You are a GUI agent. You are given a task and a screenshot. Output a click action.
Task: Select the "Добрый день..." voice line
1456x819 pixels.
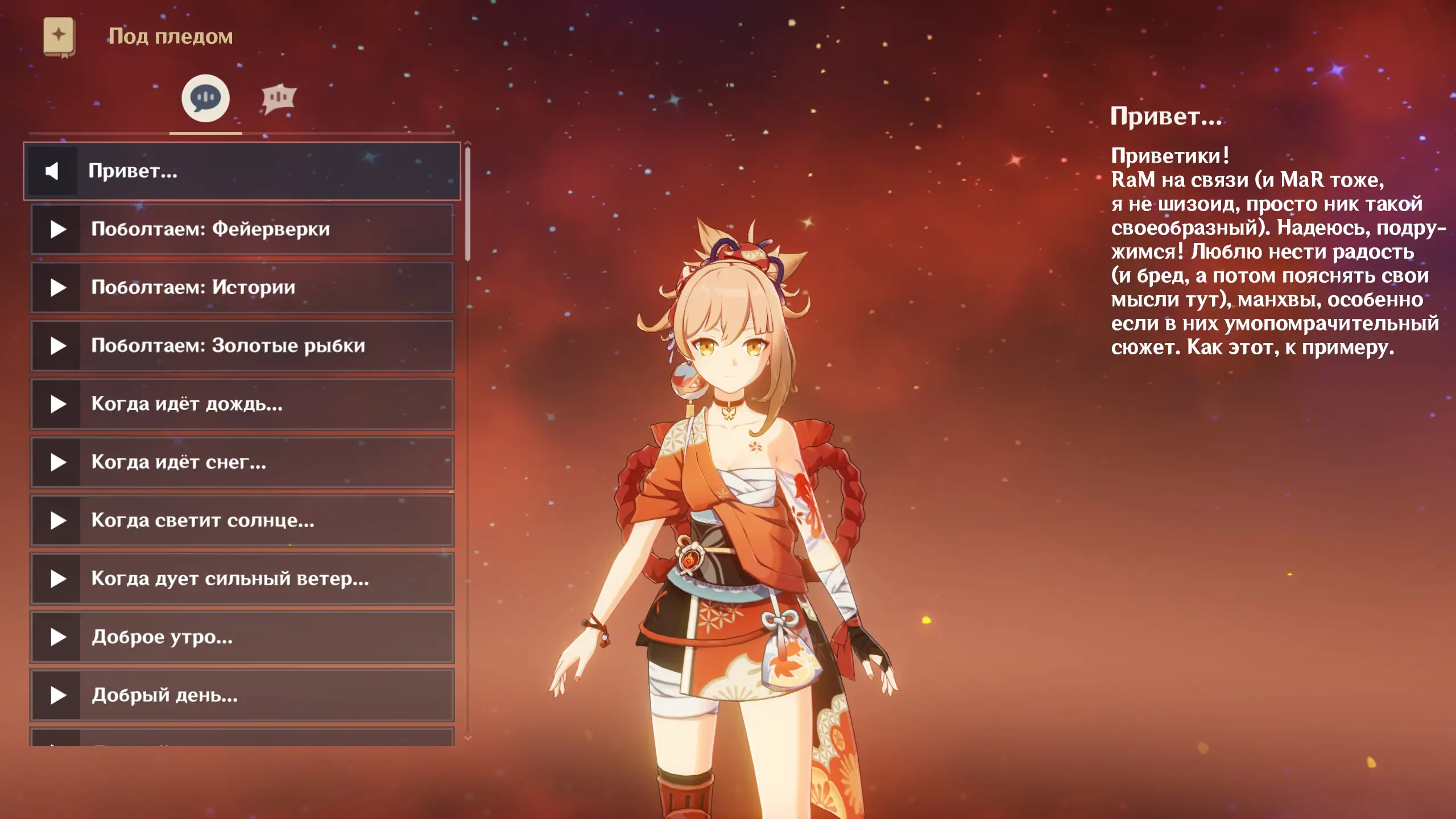pos(242,696)
